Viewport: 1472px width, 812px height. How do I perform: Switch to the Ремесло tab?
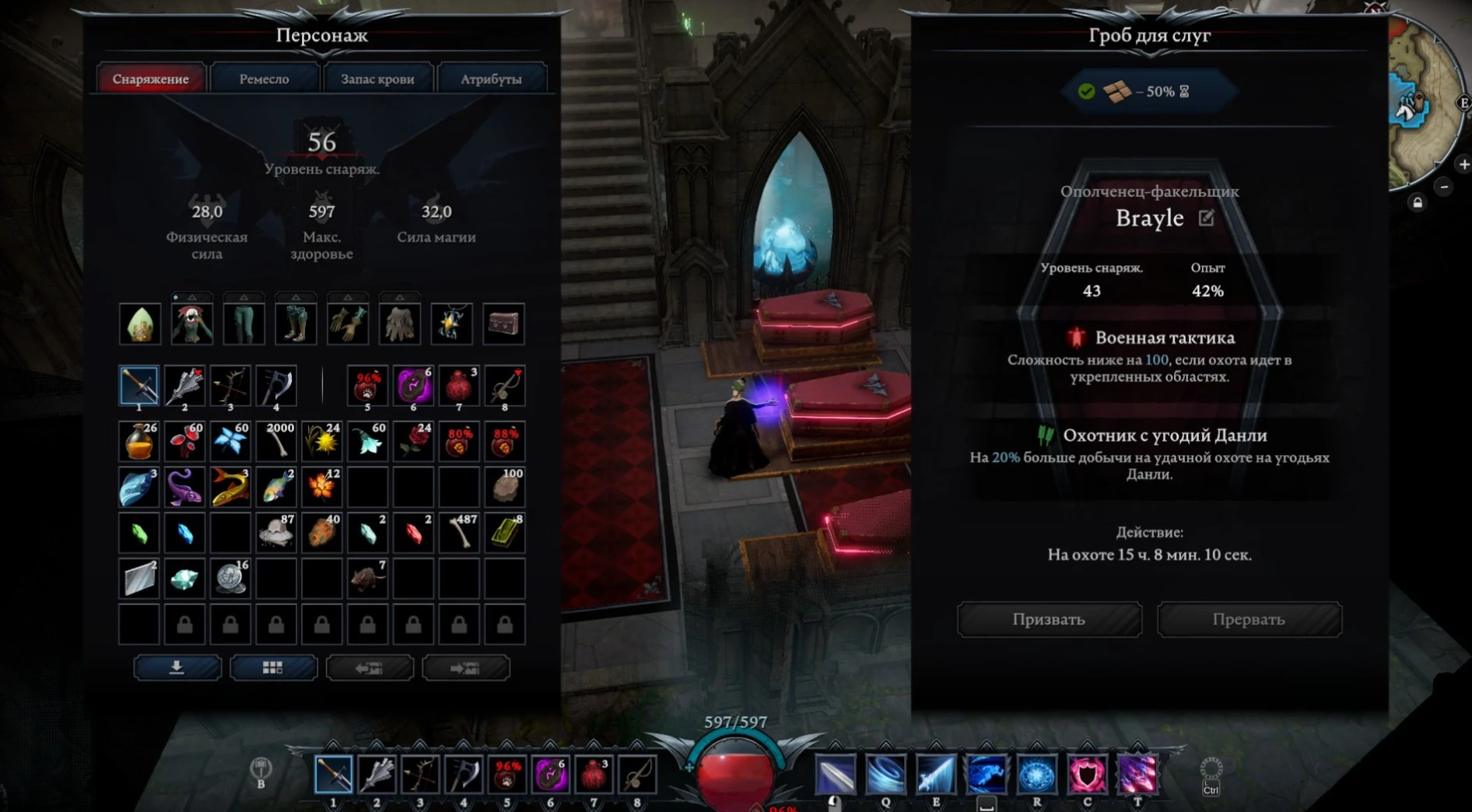(264, 79)
